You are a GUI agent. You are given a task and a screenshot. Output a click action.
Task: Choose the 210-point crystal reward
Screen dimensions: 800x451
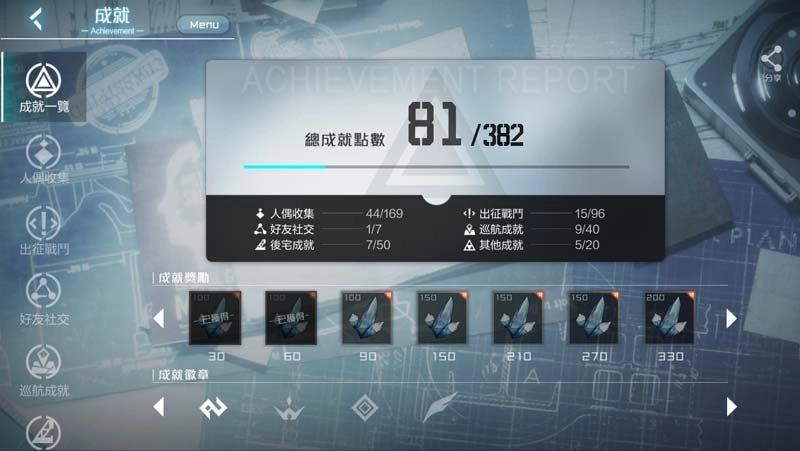coord(517,318)
